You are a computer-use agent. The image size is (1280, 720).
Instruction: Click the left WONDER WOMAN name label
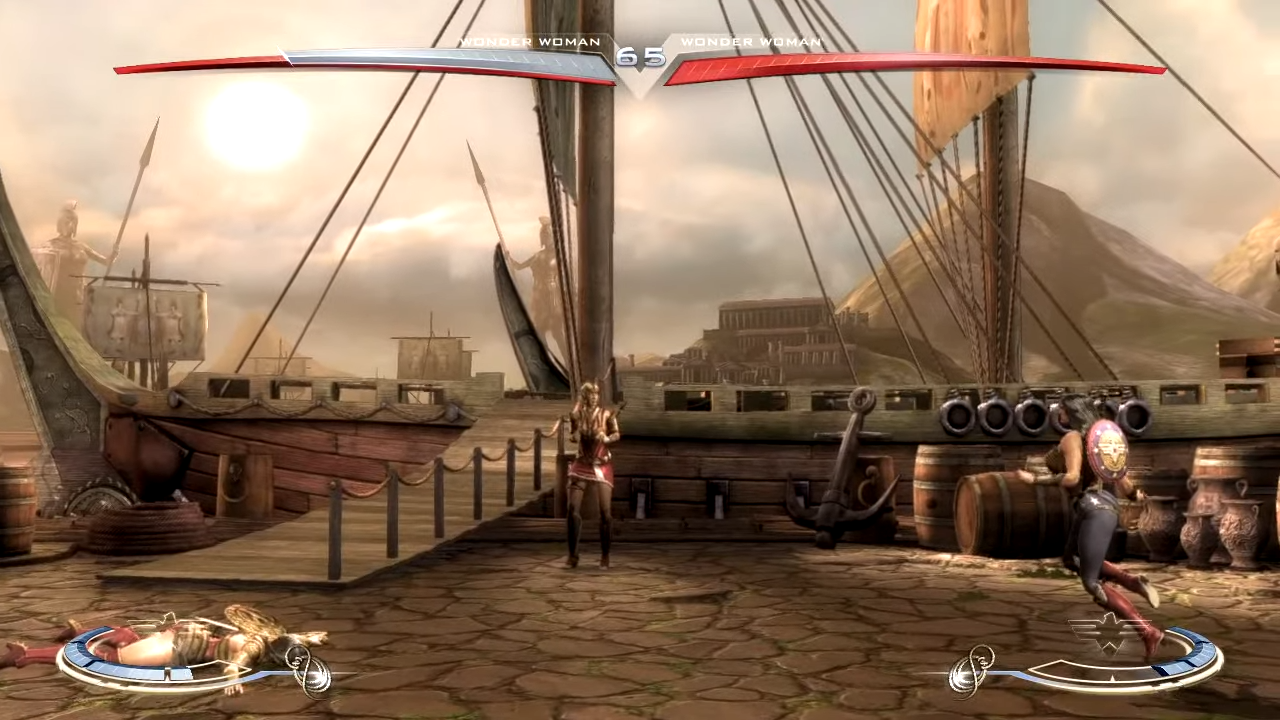click(529, 41)
